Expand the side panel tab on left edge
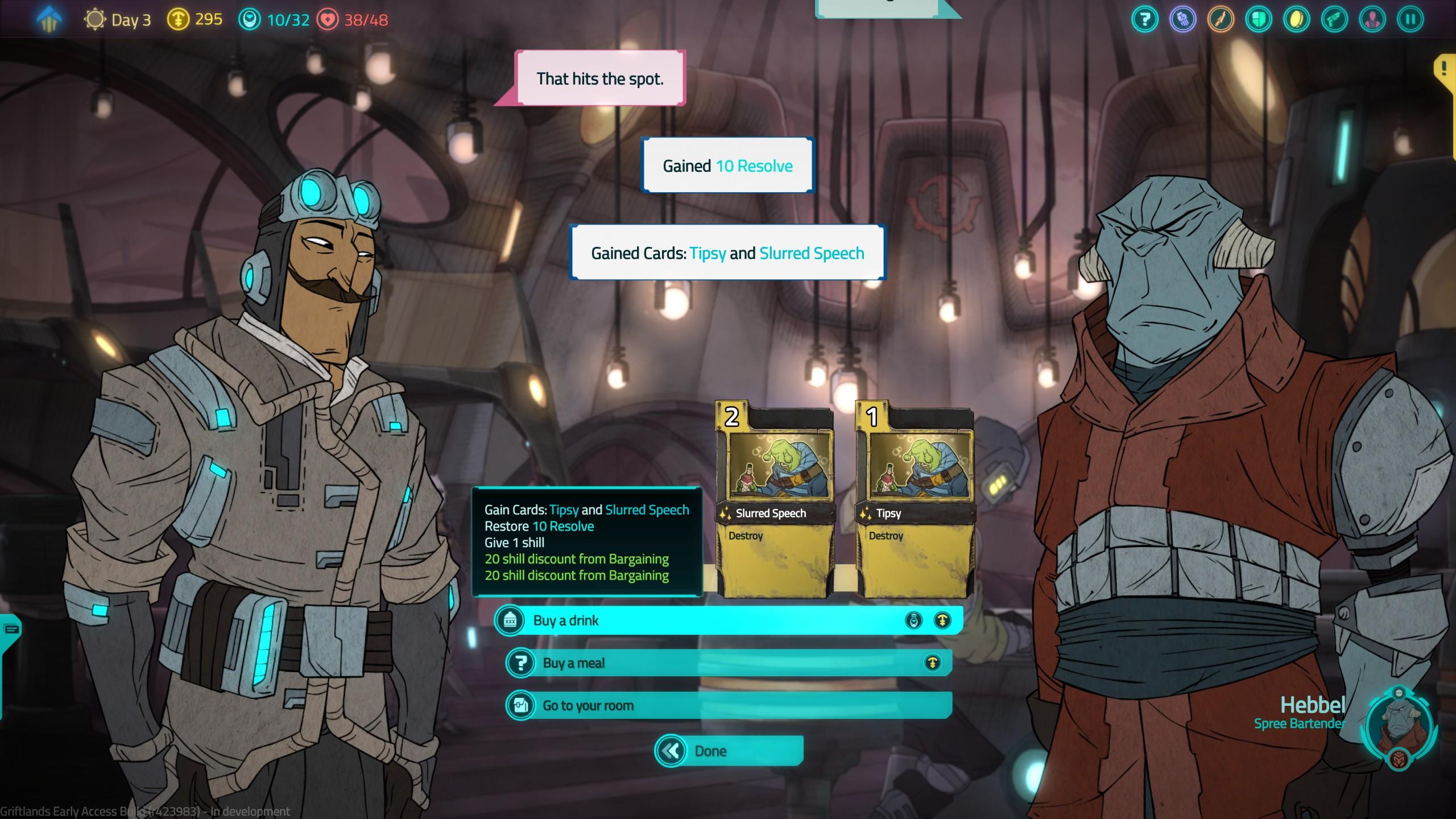The width and height of the screenshot is (1456, 819). 10,629
